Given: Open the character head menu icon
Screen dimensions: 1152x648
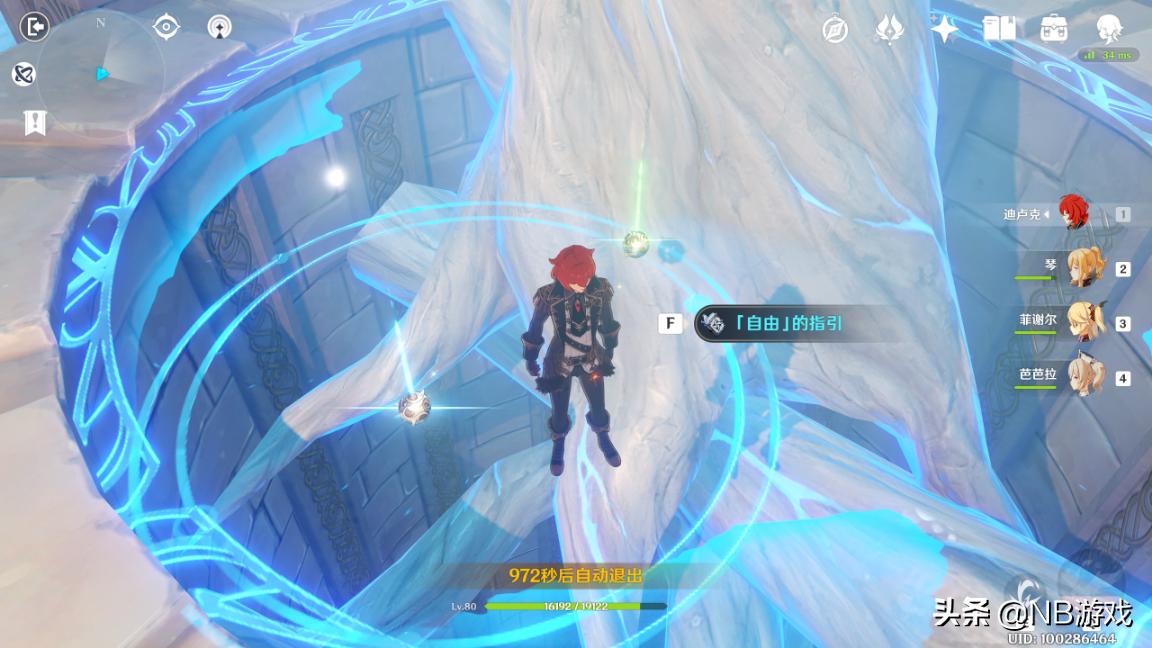Looking at the screenshot, I should click(1108, 27).
